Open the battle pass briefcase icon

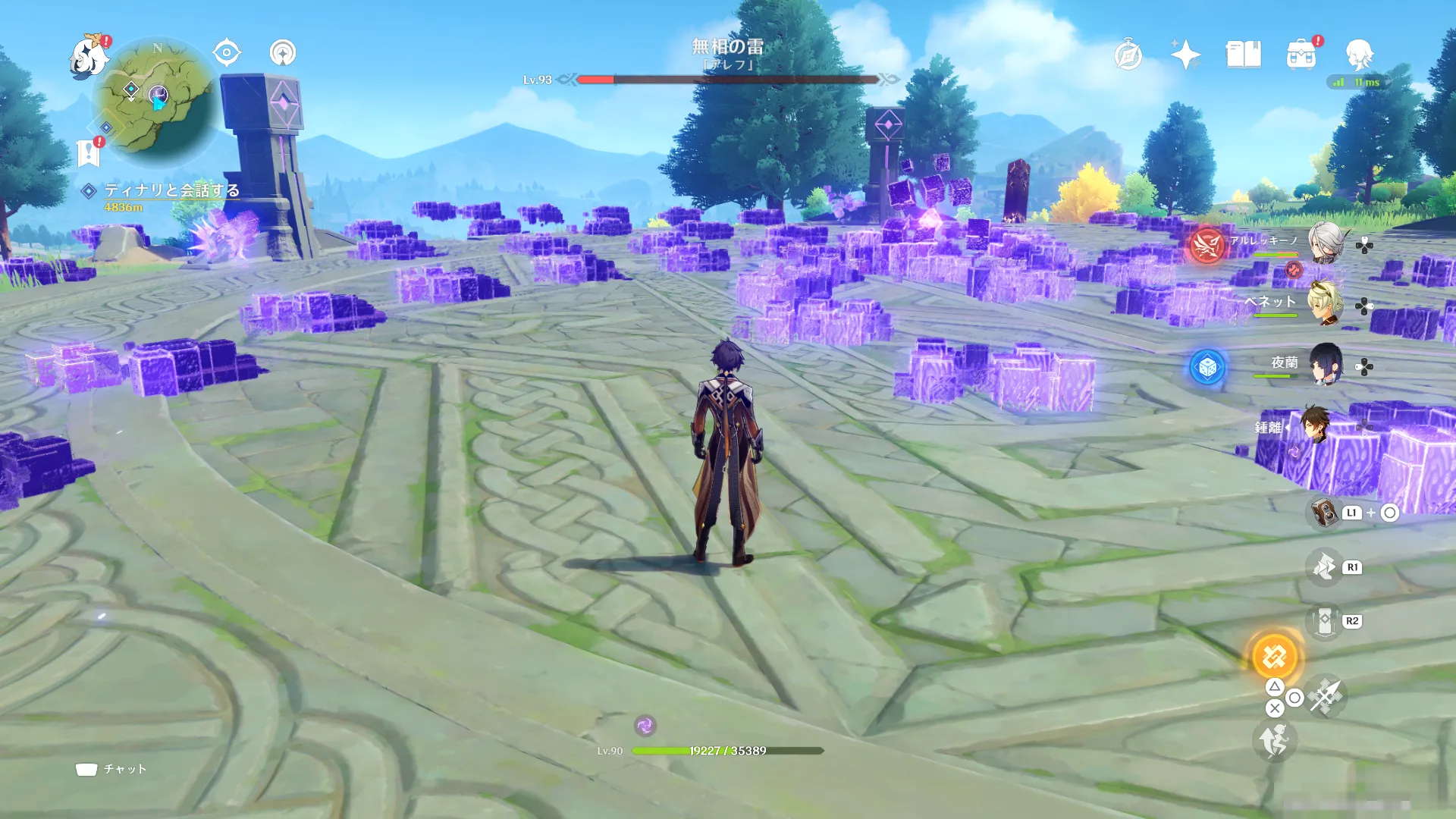(1301, 55)
